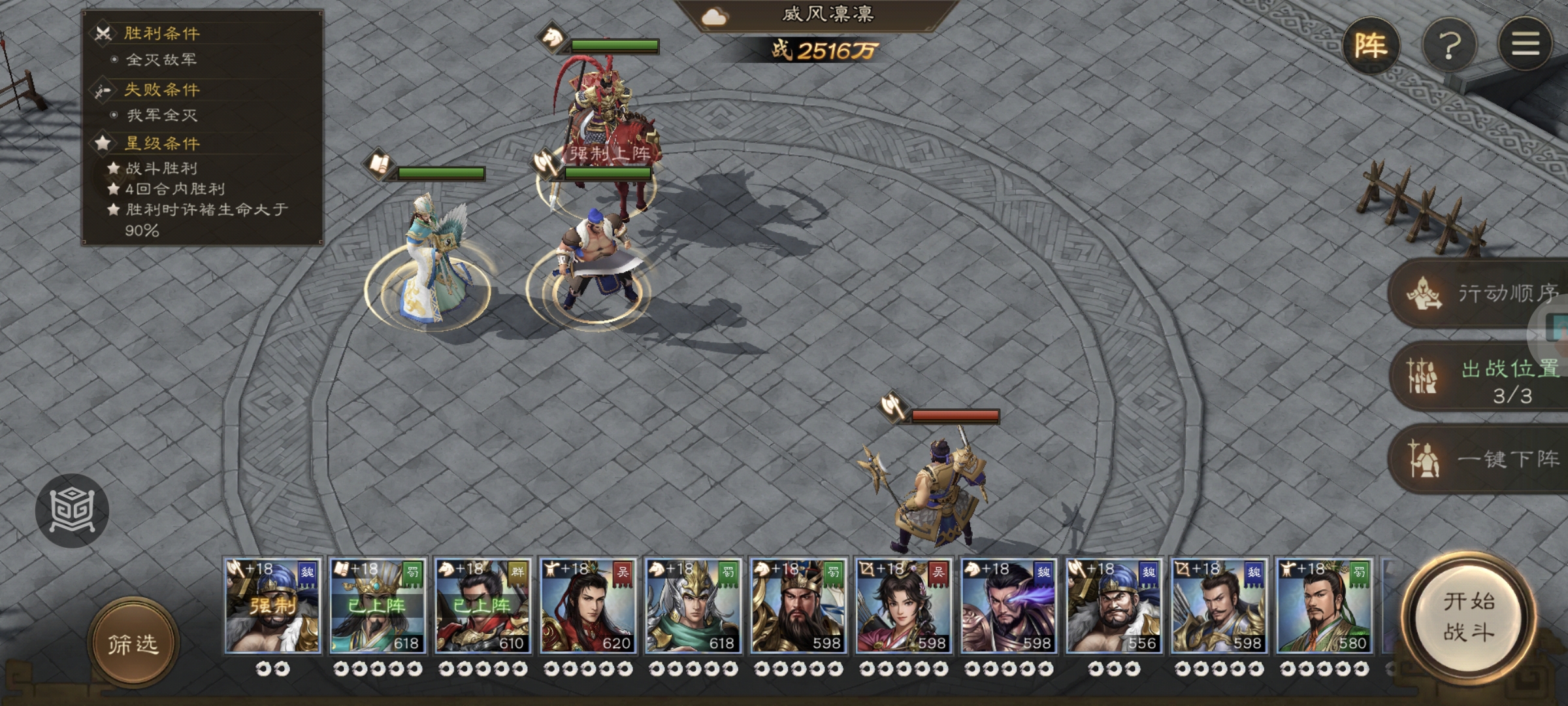The width and height of the screenshot is (1568, 706).
Task: Select the 魏 hero card rated 556
Action: [x=1114, y=605]
